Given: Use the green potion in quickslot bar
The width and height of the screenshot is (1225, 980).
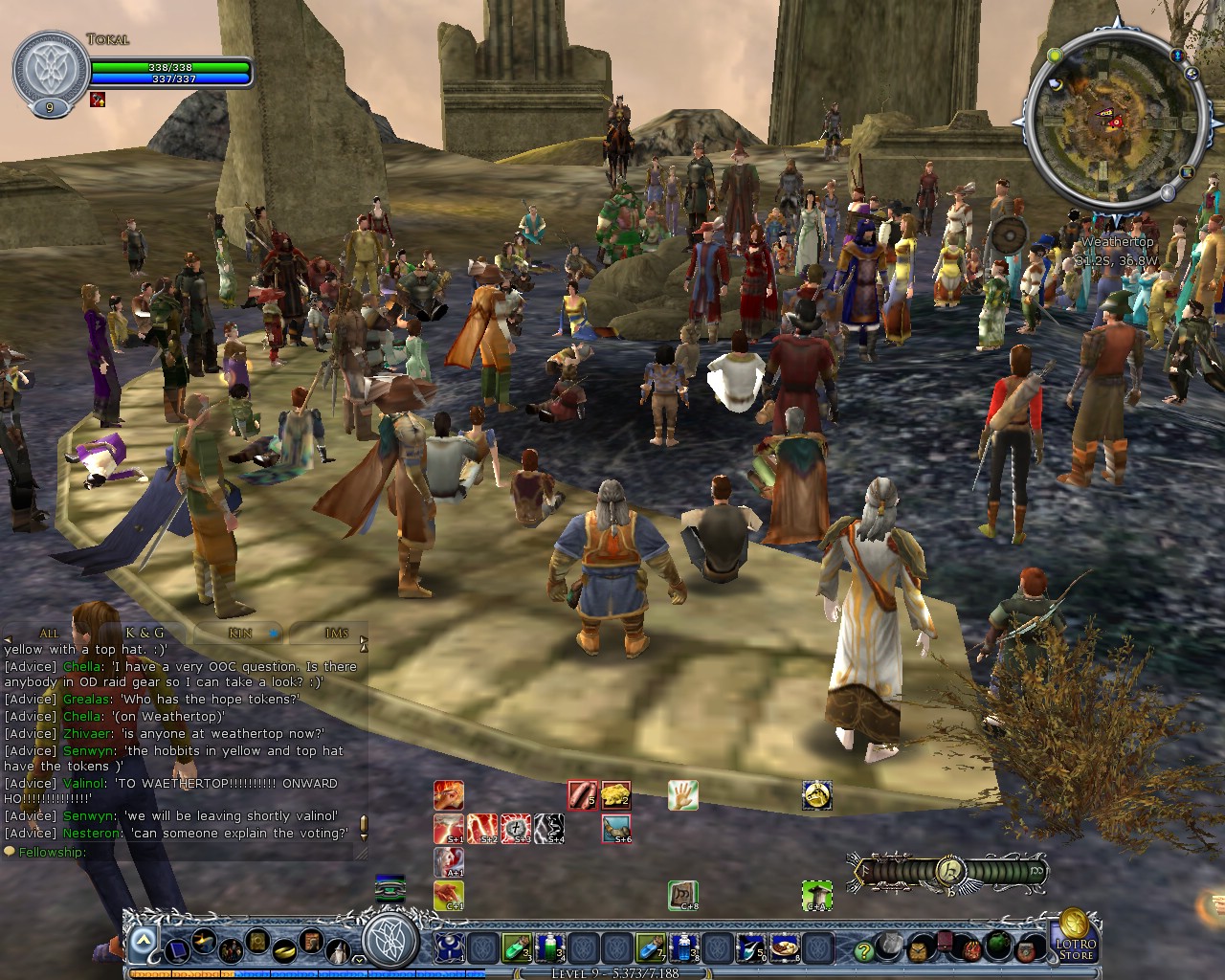Looking at the screenshot, I should click(x=516, y=947).
